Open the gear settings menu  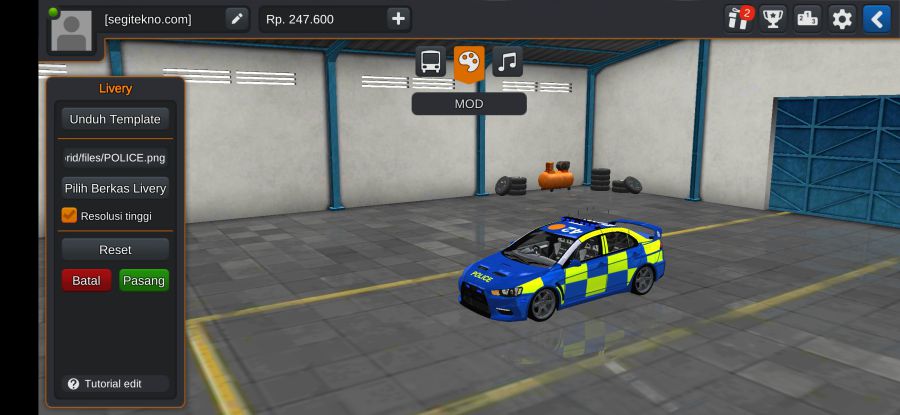(x=843, y=19)
